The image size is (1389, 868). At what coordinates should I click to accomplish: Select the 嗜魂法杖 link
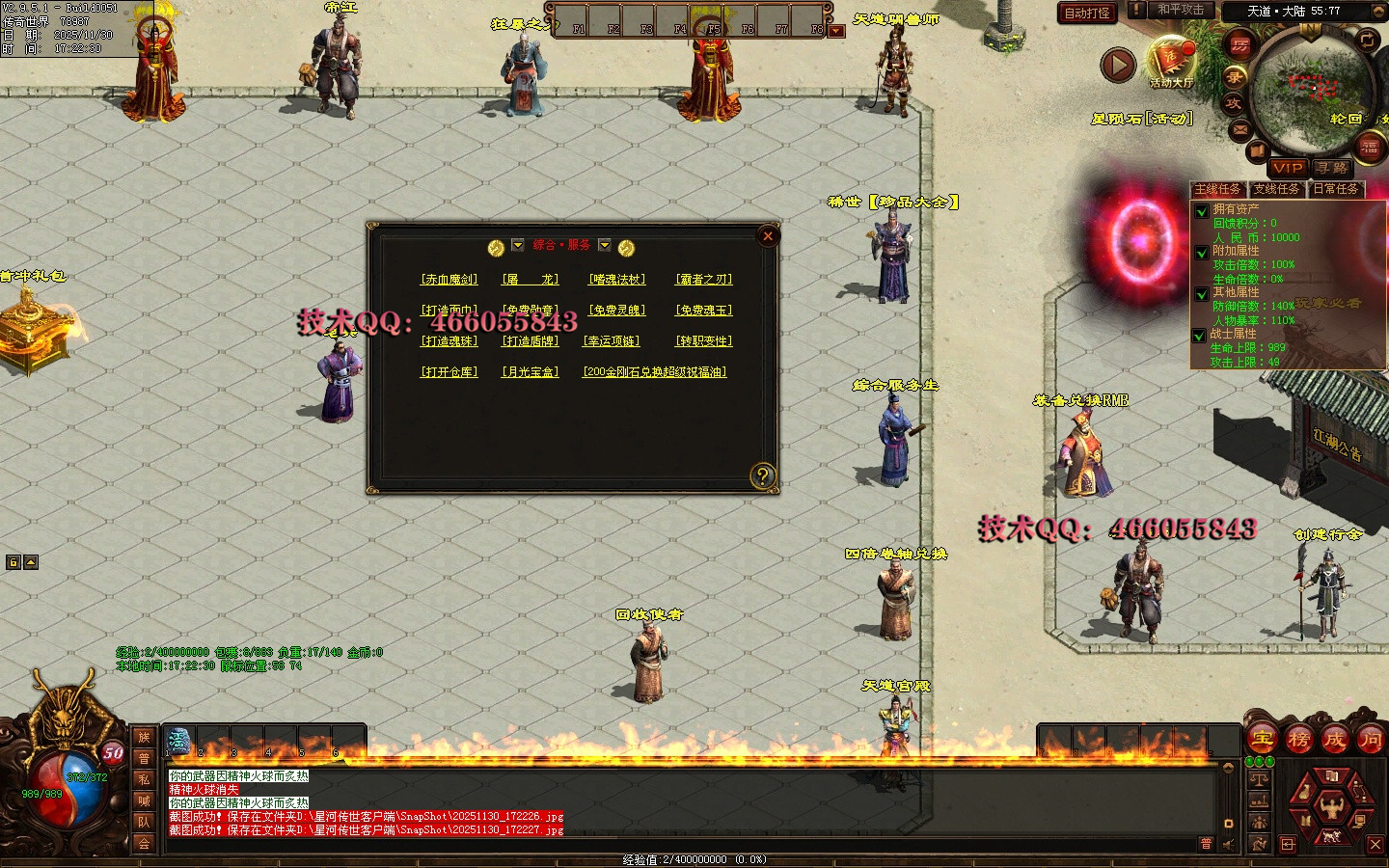click(x=617, y=280)
